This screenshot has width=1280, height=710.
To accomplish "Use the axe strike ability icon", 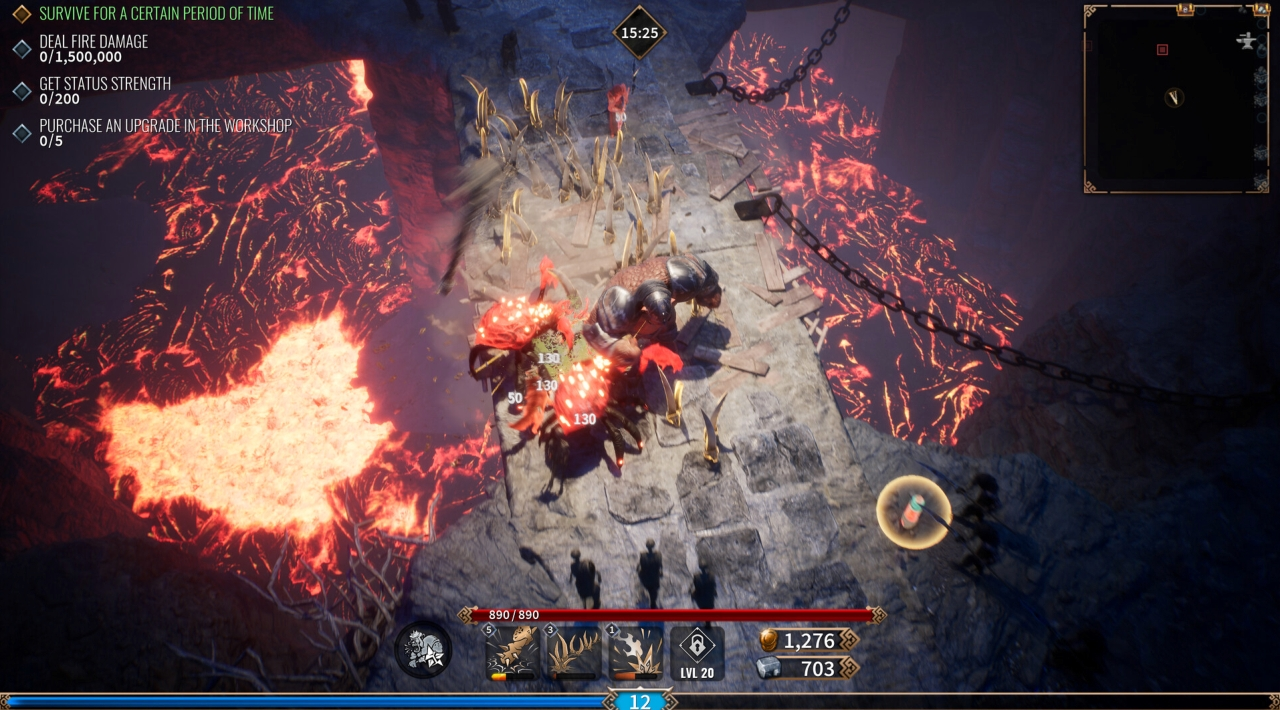I will [x=636, y=652].
